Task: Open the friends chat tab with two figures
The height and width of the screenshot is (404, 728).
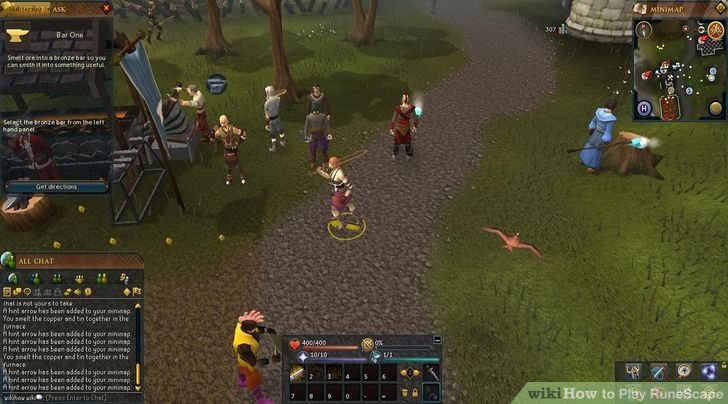Action: point(56,278)
